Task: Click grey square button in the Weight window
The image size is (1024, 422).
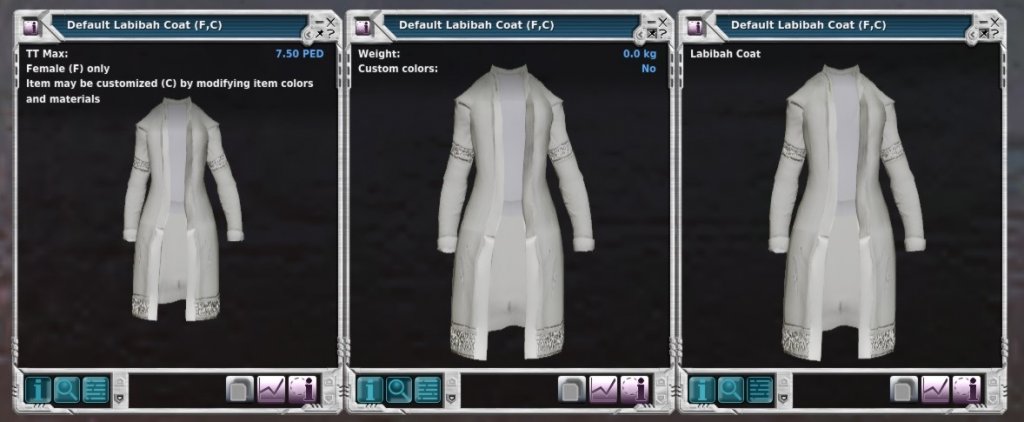Action: [x=573, y=388]
